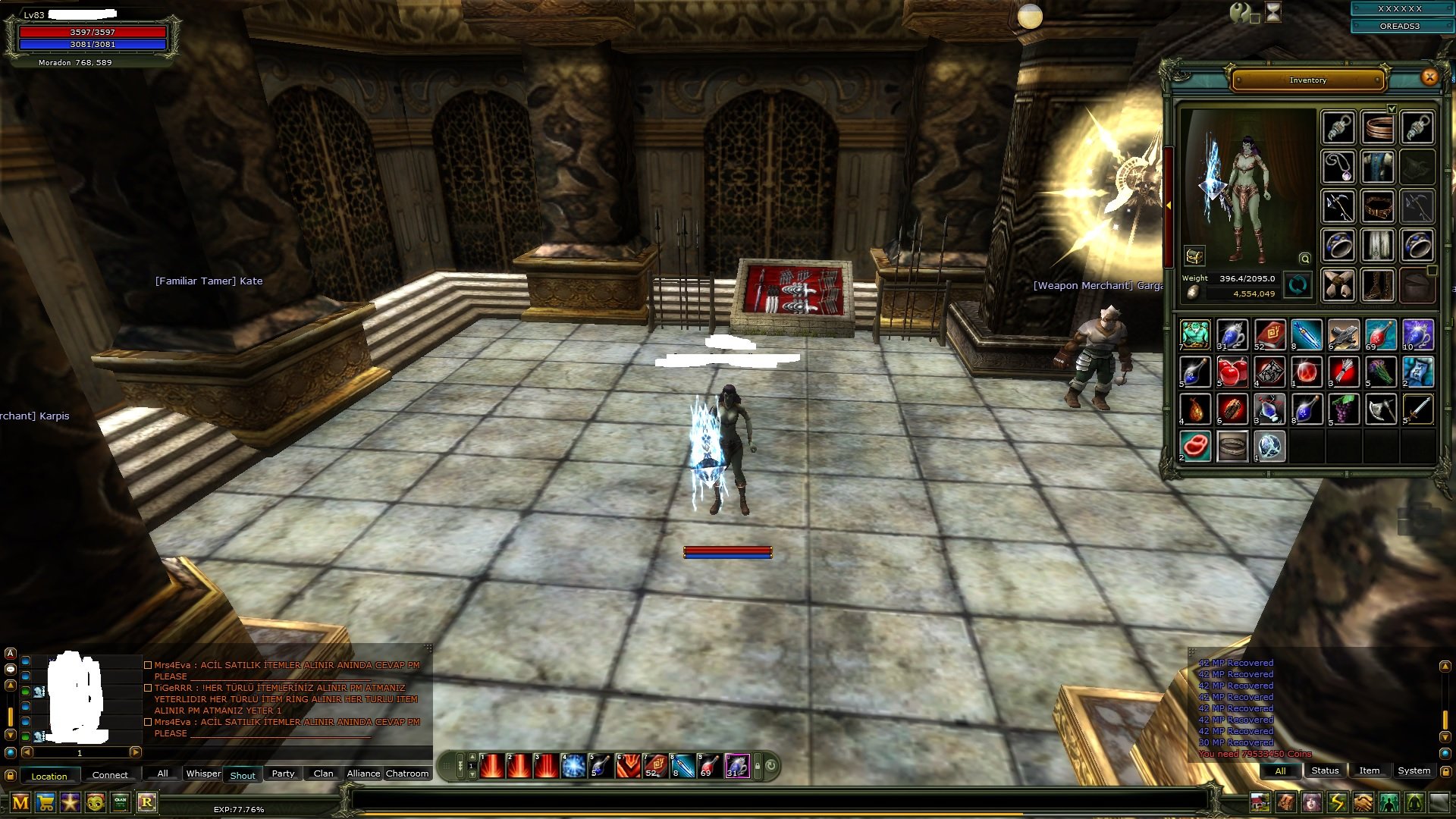This screenshot has height=819, width=1456.
Task: Select the belt equipment slot
Action: 1378,206
